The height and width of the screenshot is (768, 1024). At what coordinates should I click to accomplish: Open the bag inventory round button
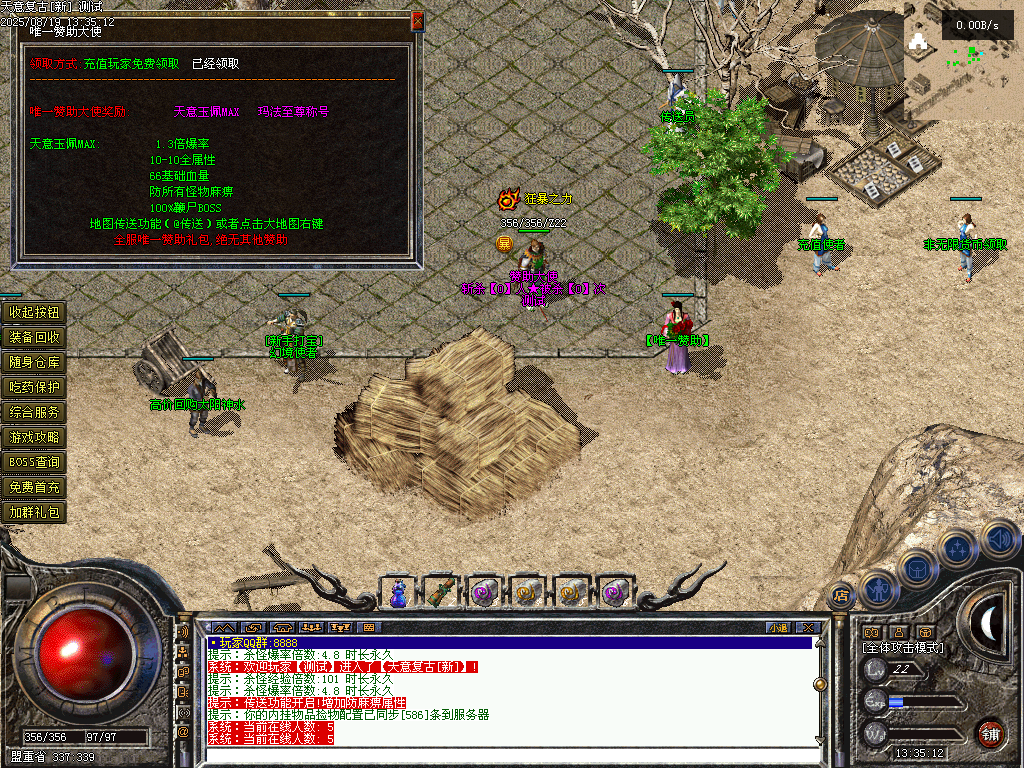point(917,566)
